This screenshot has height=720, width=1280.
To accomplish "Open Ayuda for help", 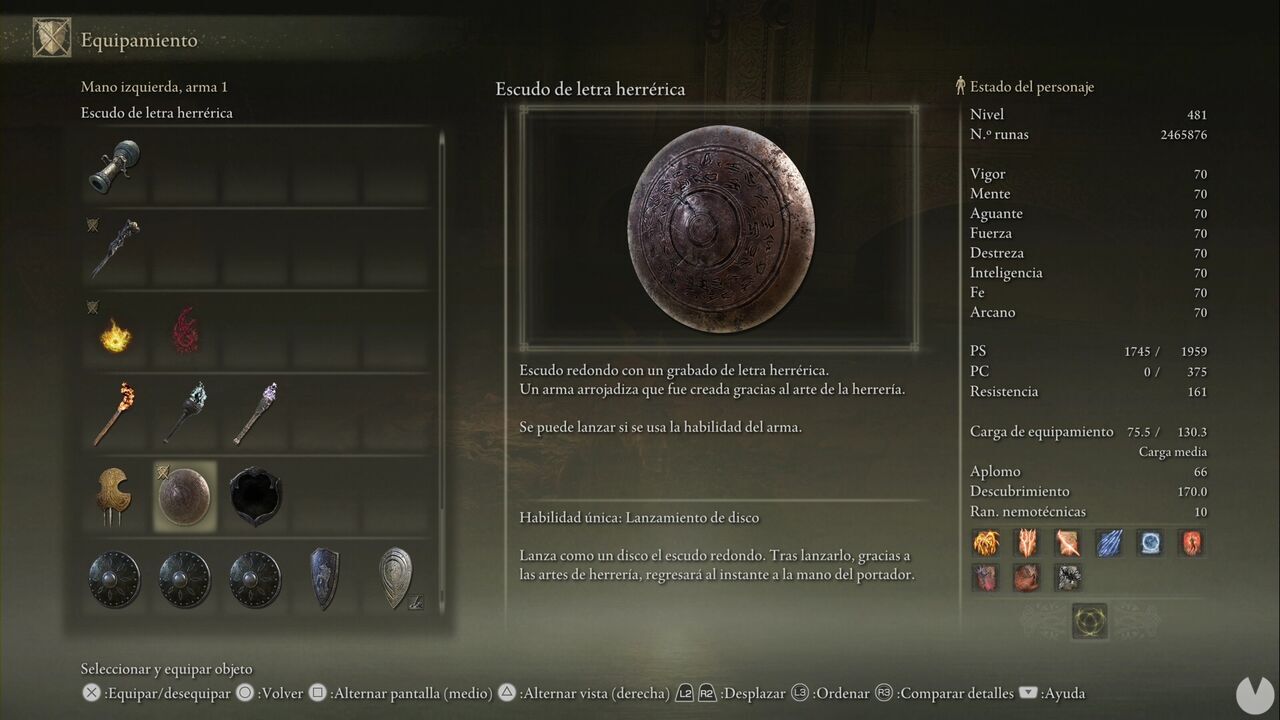I will pos(1064,692).
